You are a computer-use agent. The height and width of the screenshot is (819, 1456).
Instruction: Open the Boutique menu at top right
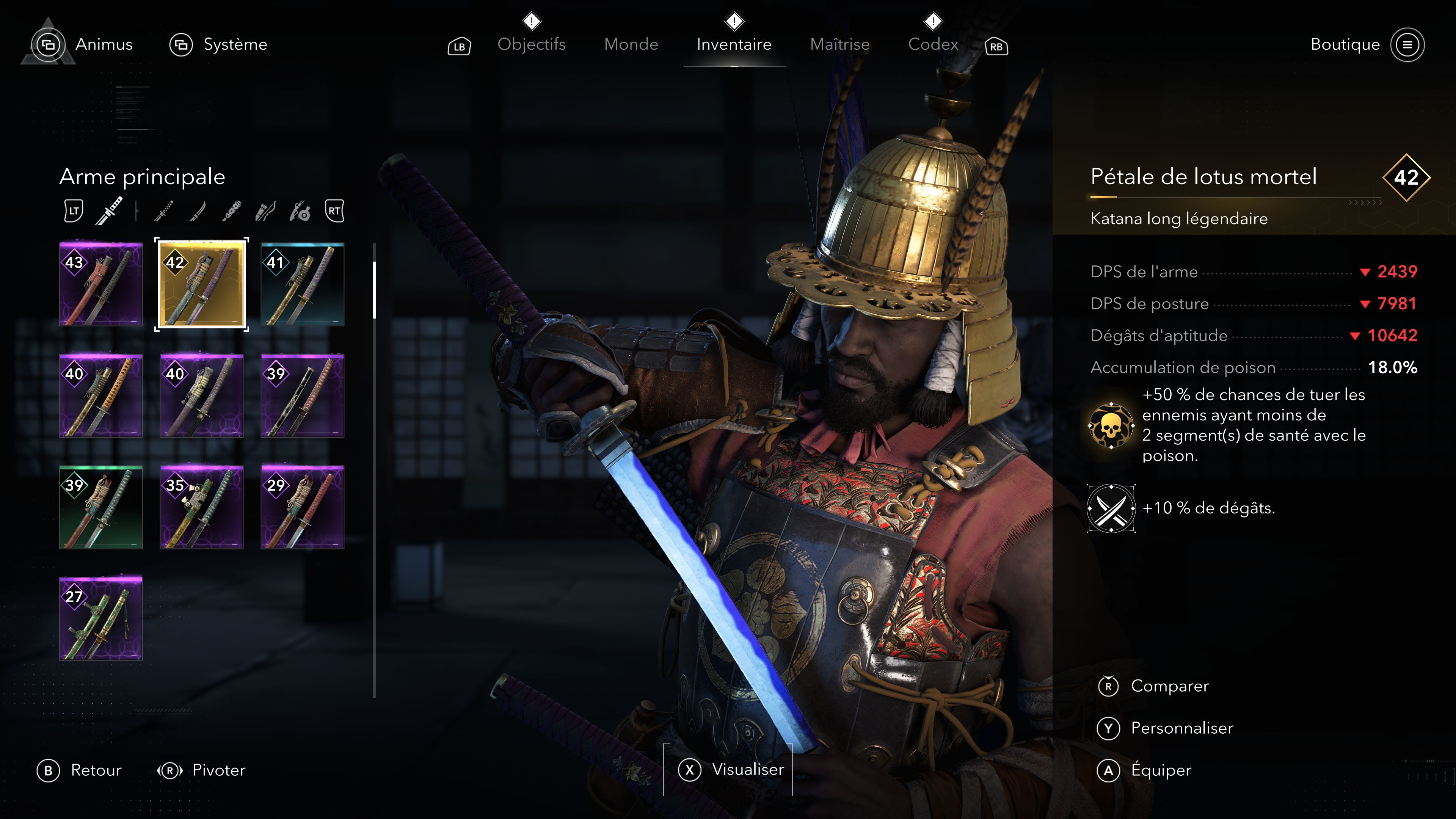pyautogui.click(x=1347, y=45)
